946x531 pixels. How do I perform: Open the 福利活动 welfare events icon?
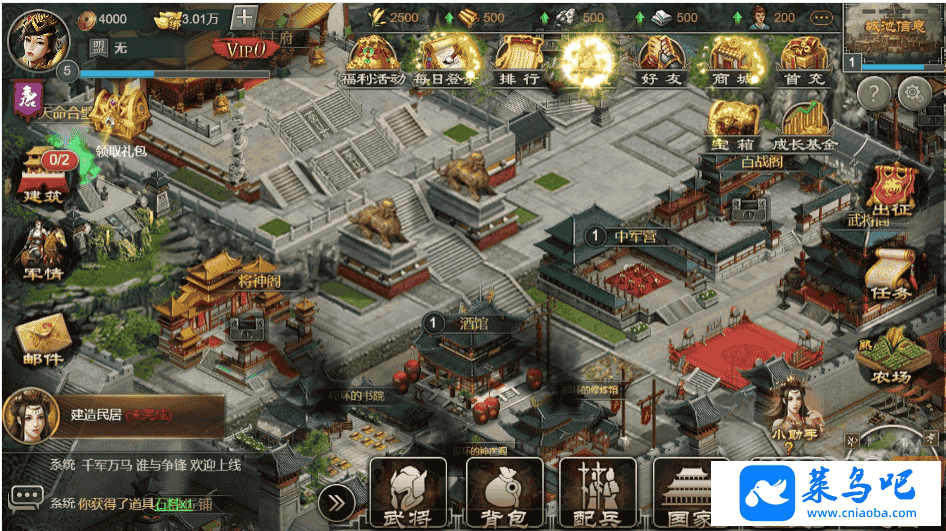pos(374,58)
